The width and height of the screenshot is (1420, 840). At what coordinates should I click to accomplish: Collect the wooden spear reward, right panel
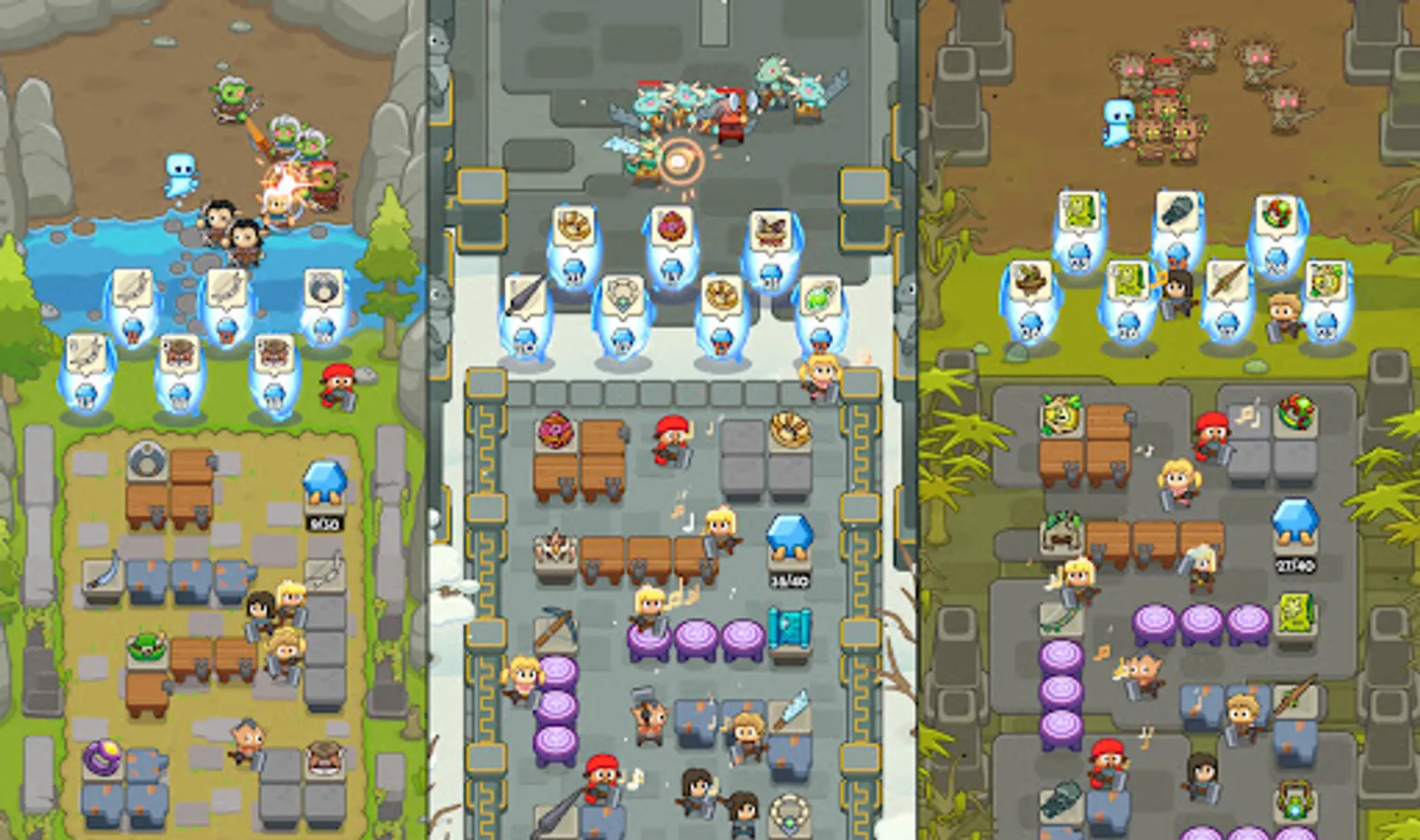pyautogui.click(x=1227, y=280)
